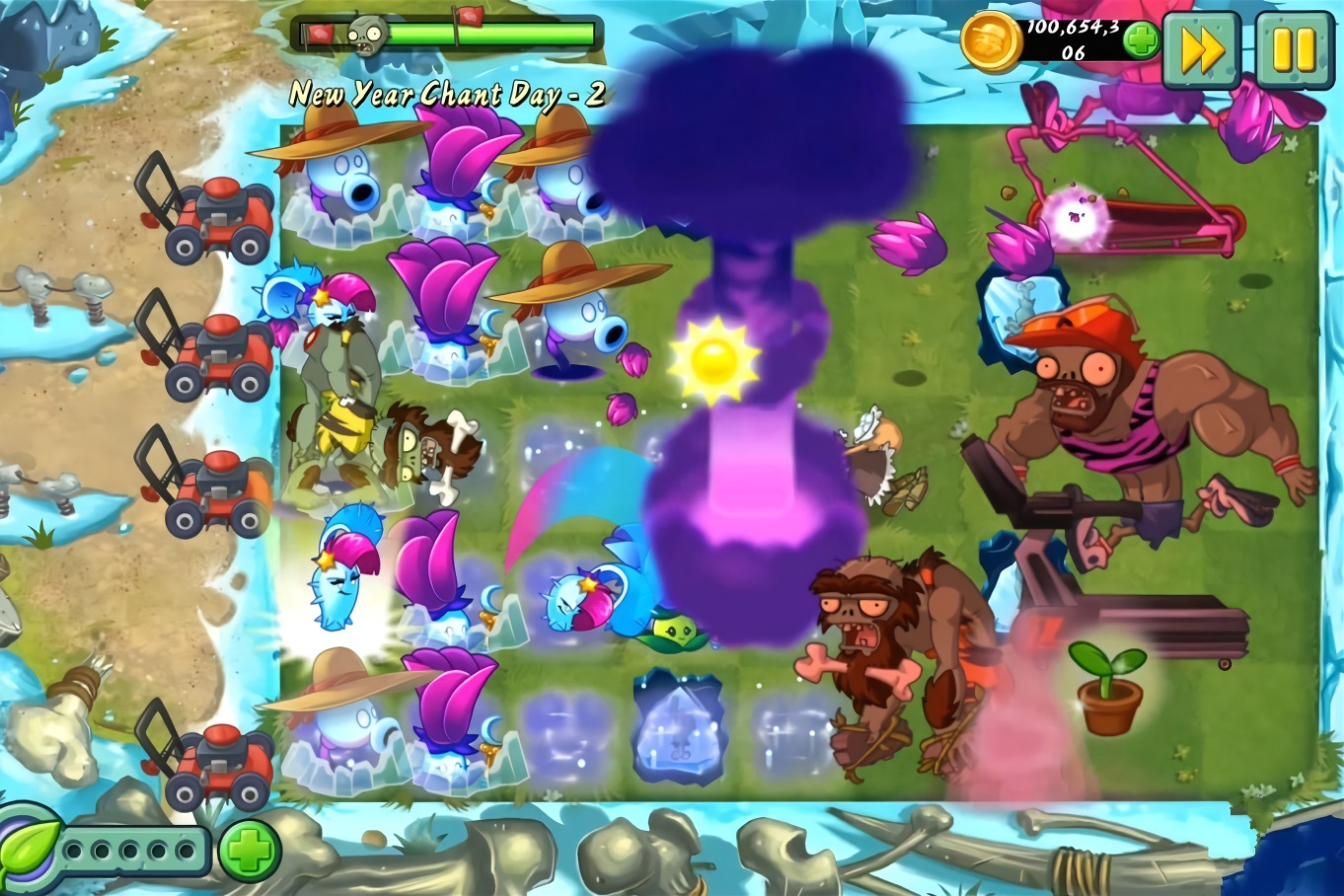Viewport: 1344px width, 896px height.
Task: Add plant food with green plus button
Action: tap(249, 851)
